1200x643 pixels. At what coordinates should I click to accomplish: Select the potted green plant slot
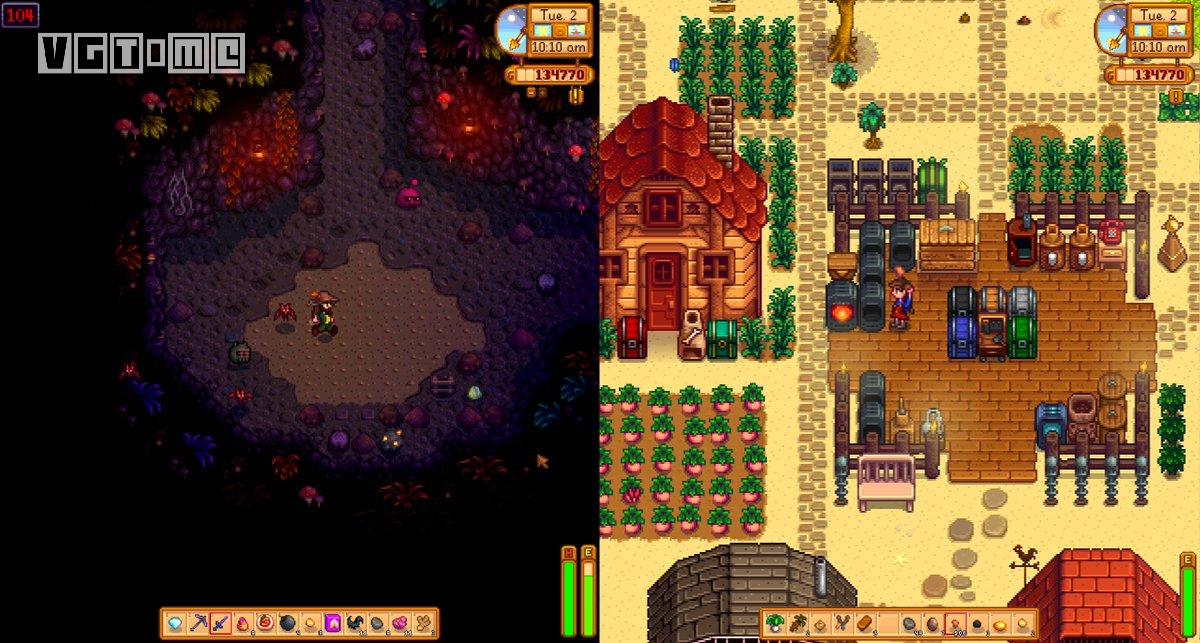(x=775, y=622)
